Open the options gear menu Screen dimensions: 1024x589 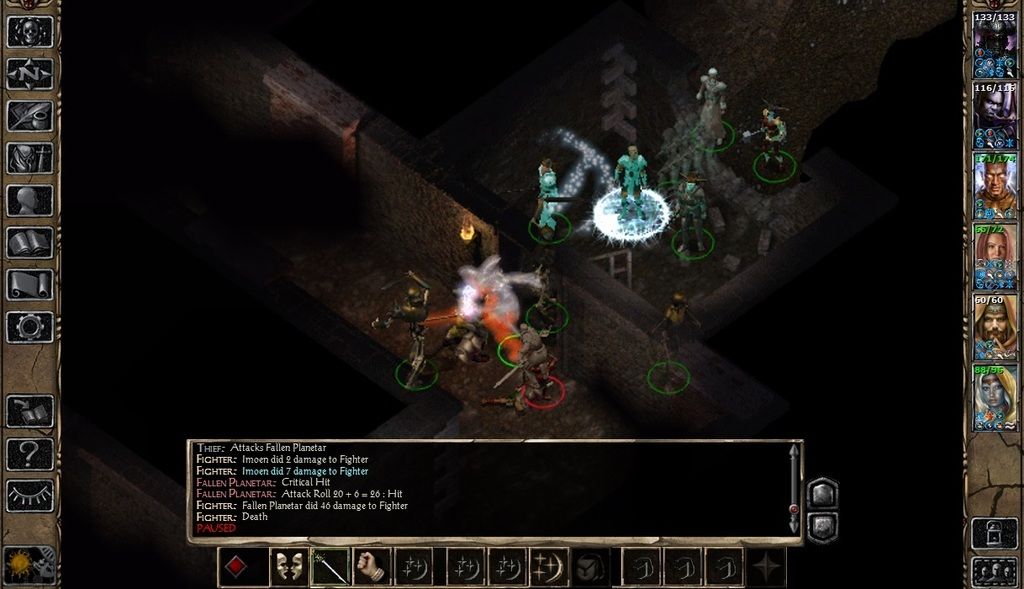point(29,326)
